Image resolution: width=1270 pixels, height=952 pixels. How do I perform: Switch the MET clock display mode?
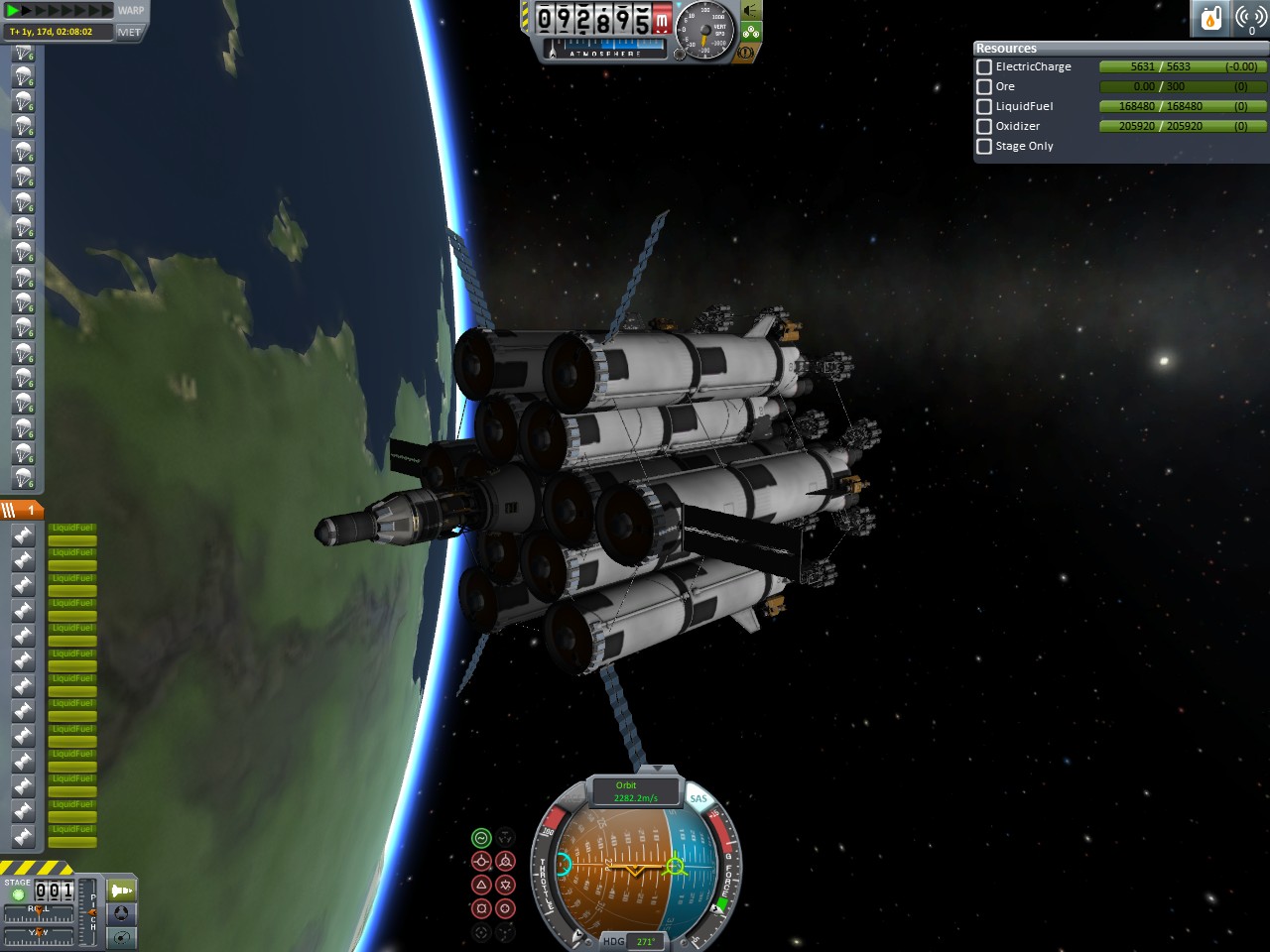(x=129, y=32)
